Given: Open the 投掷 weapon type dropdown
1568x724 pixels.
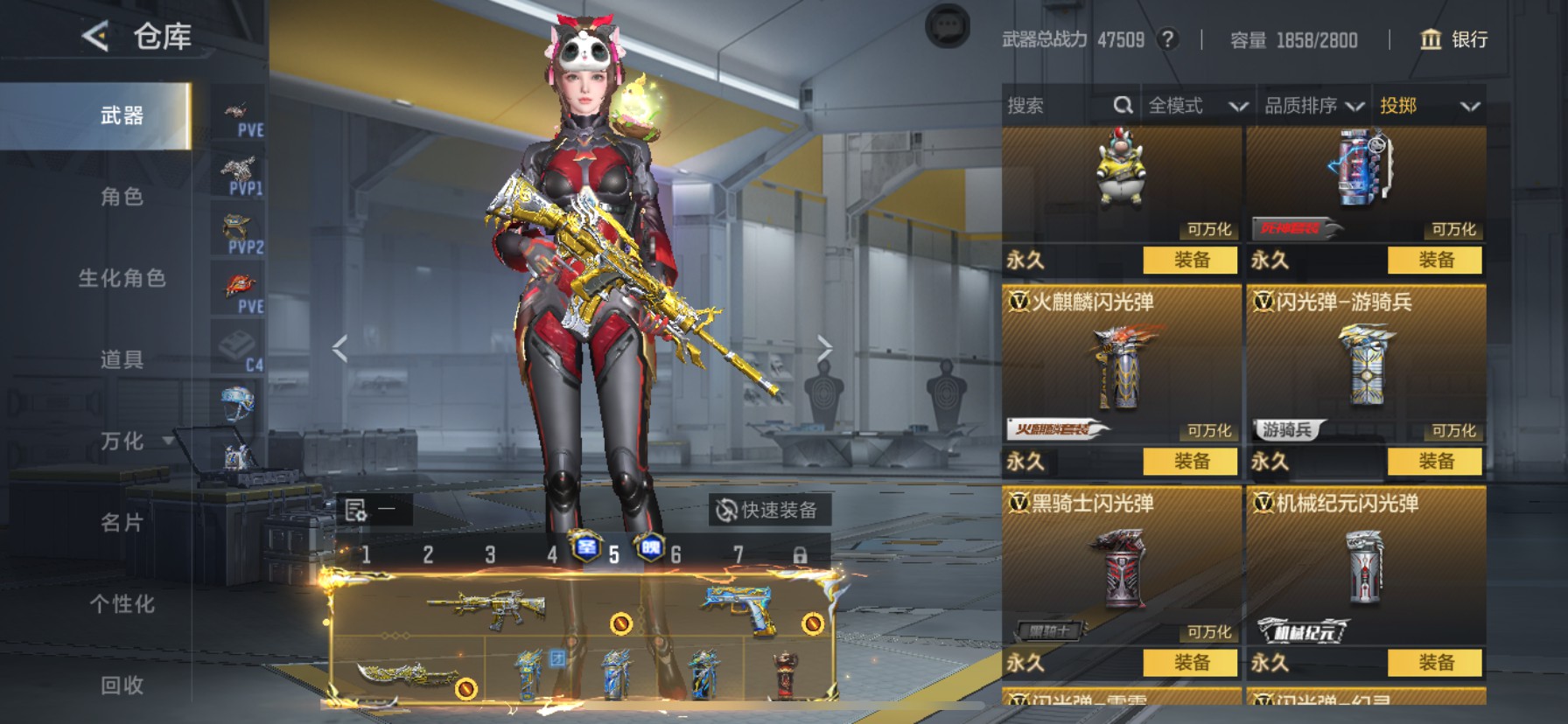Looking at the screenshot, I should [1429, 106].
